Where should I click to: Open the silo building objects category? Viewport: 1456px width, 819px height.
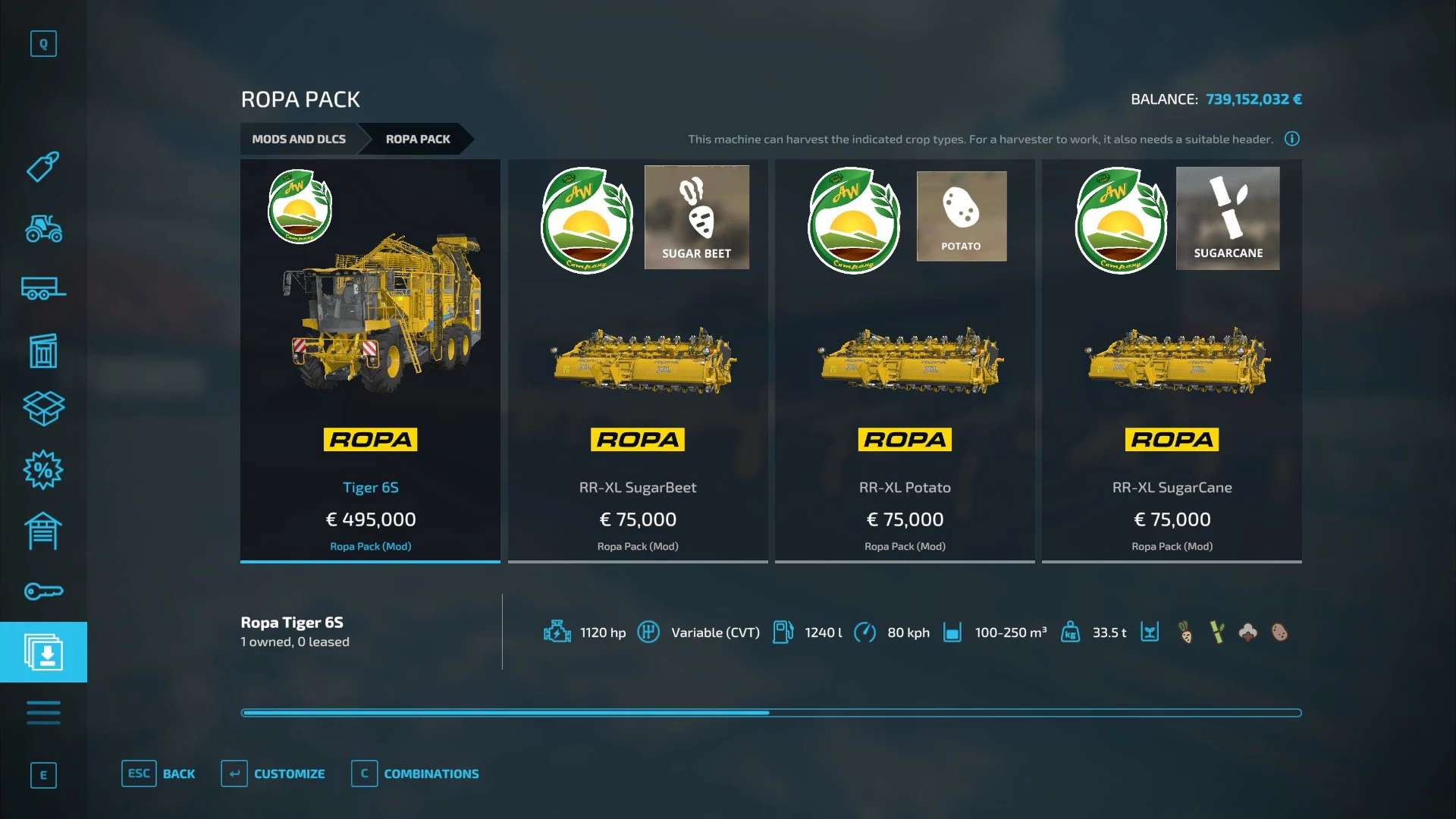43,350
